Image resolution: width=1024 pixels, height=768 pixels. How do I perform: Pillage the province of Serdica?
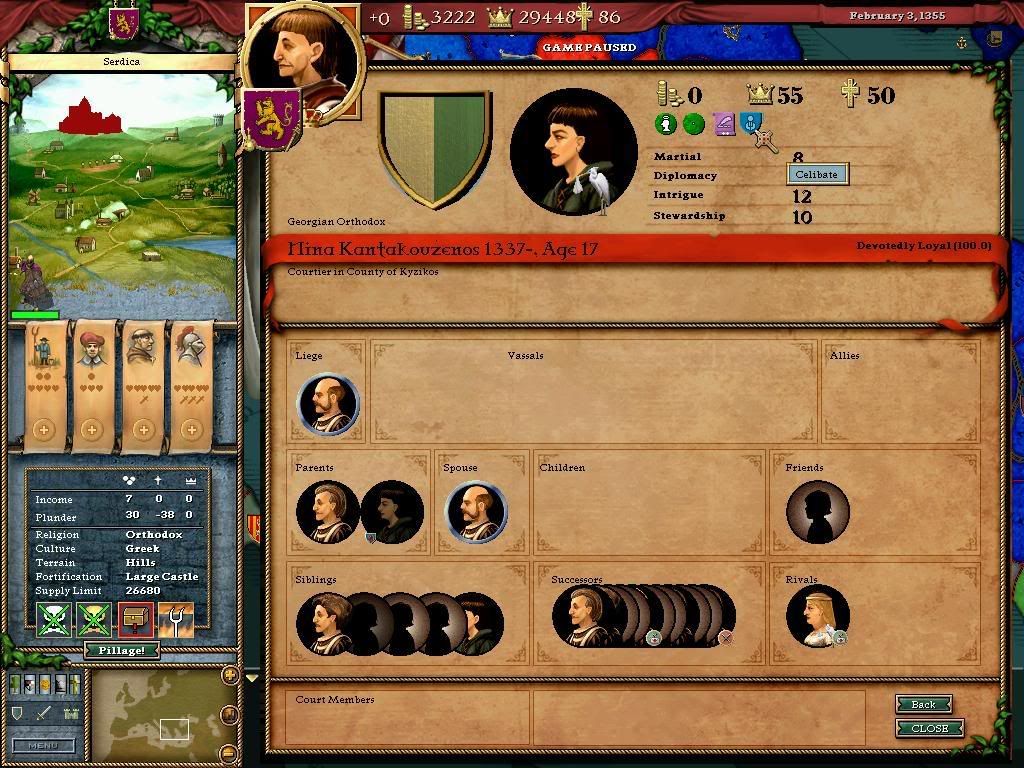click(x=121, y=650)
